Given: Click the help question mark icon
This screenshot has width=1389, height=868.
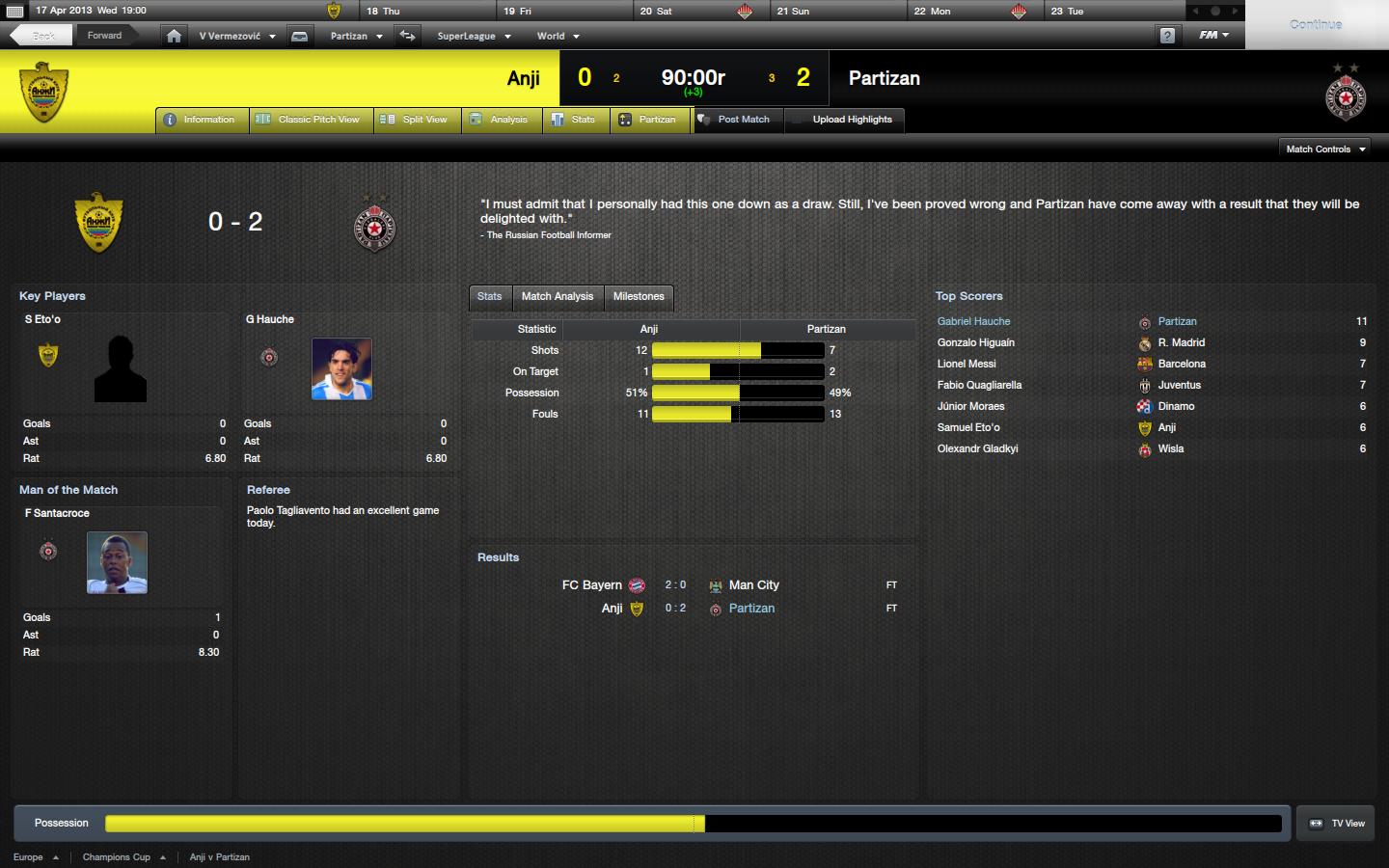Looking at the screenshot, I should click(x=1167, y=36).
